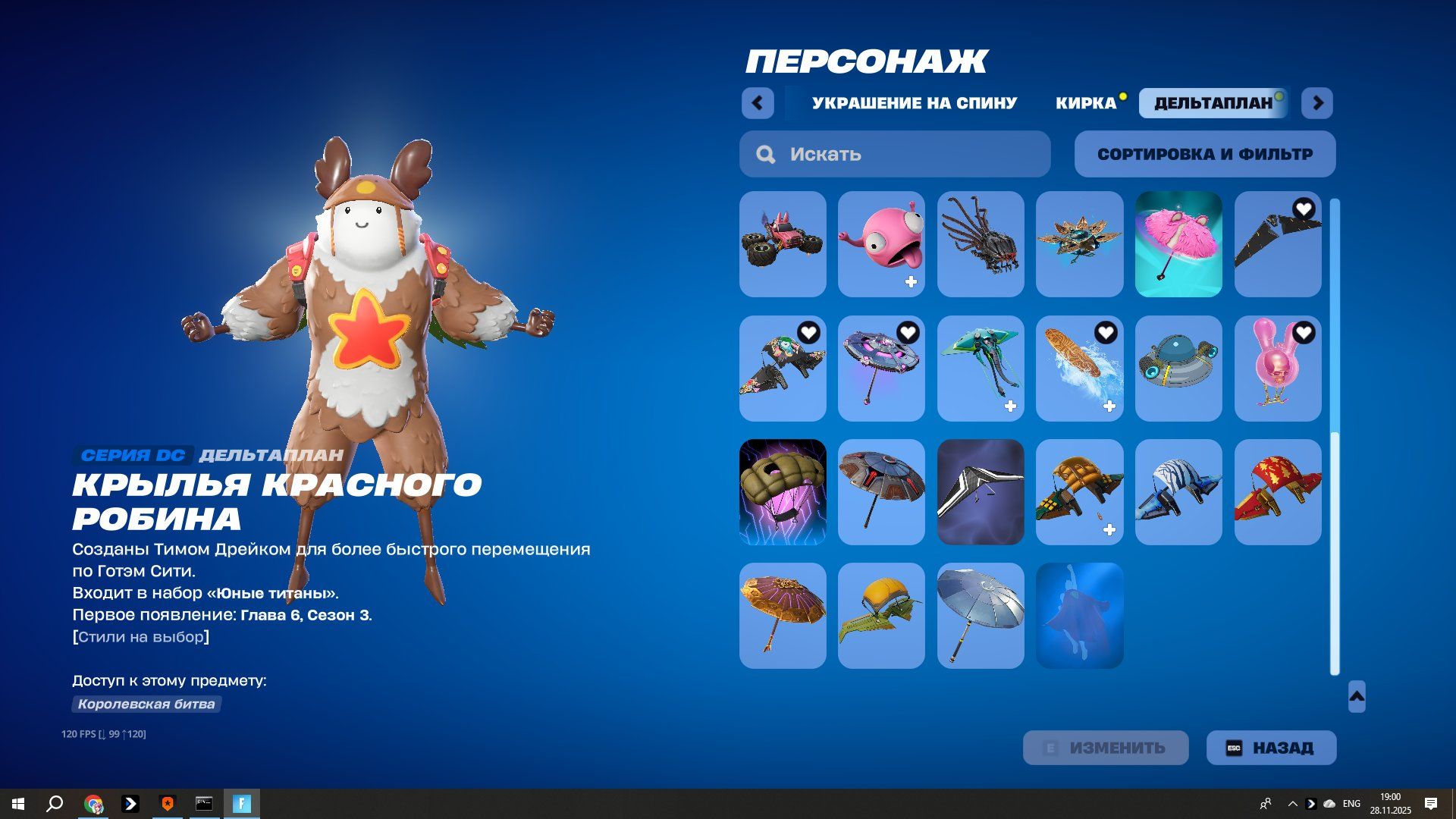Open the СОРТИРОВКА И ФИЛЬТР options
The image size is (1456, 819).
(1204, 154)
